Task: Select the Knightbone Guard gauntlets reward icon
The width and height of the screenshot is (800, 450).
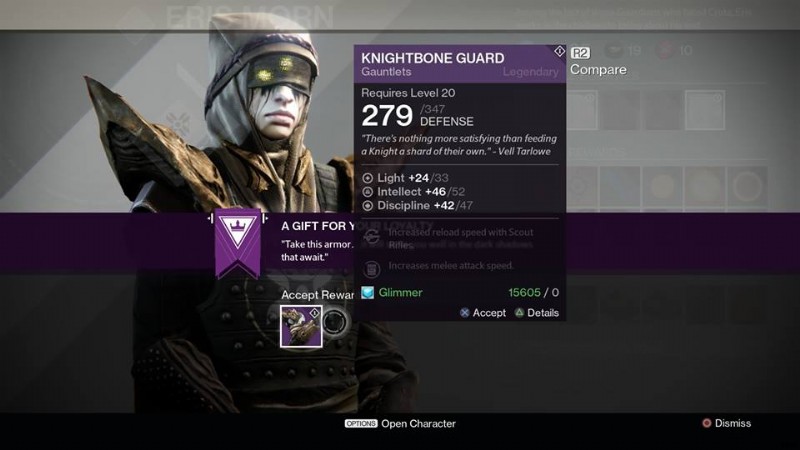Action: tap(301, 326)
